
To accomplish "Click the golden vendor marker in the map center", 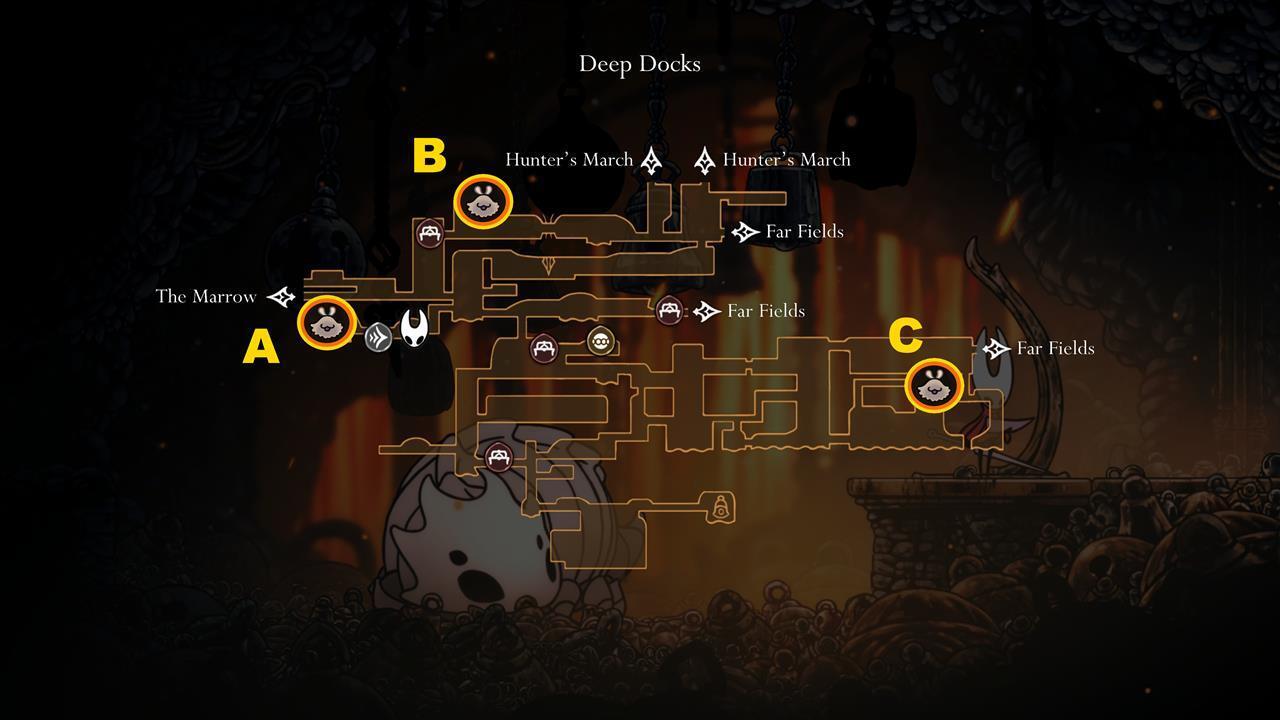I will pos(601,341).
